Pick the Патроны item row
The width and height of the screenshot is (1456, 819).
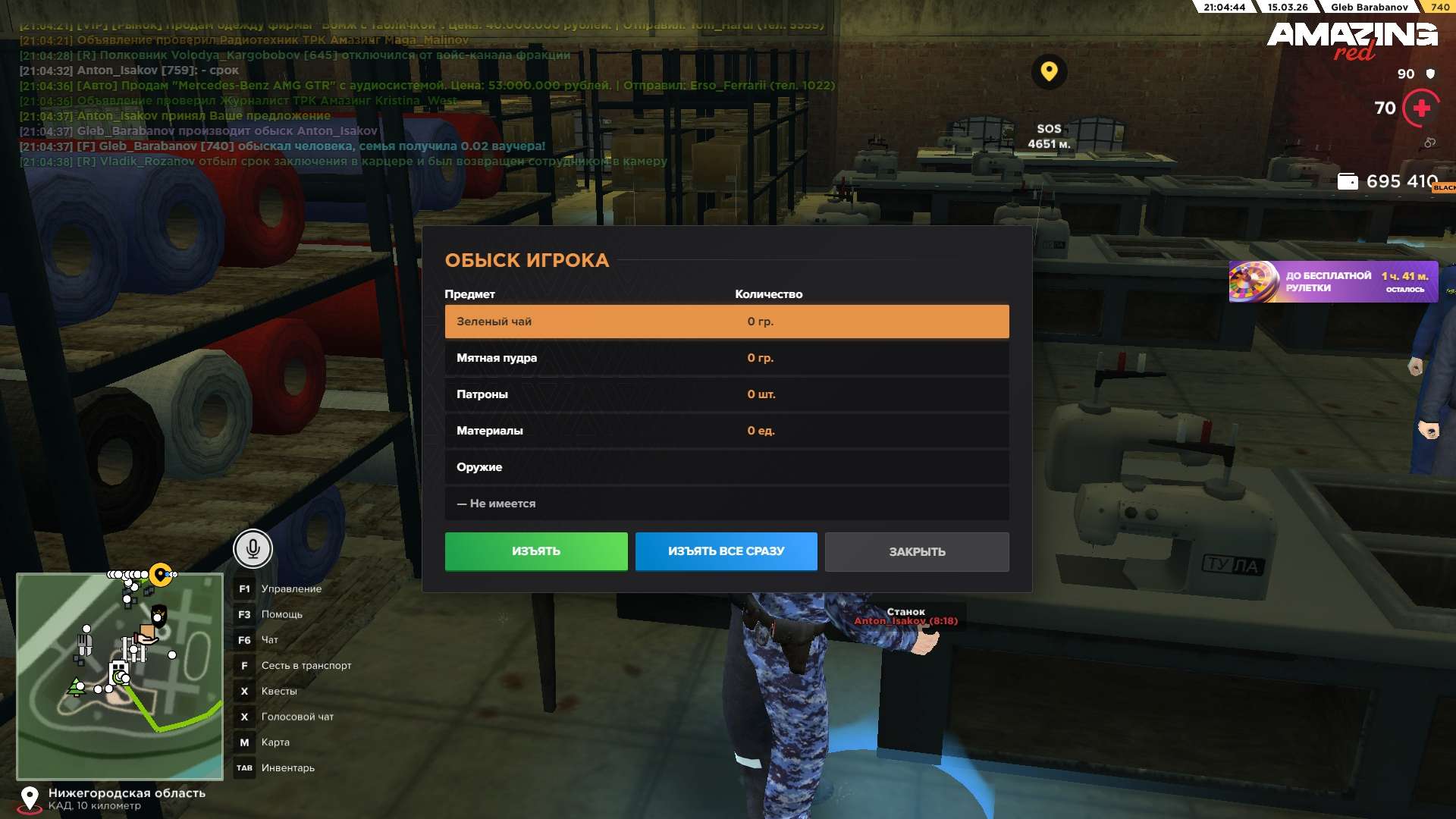[726, 394]
